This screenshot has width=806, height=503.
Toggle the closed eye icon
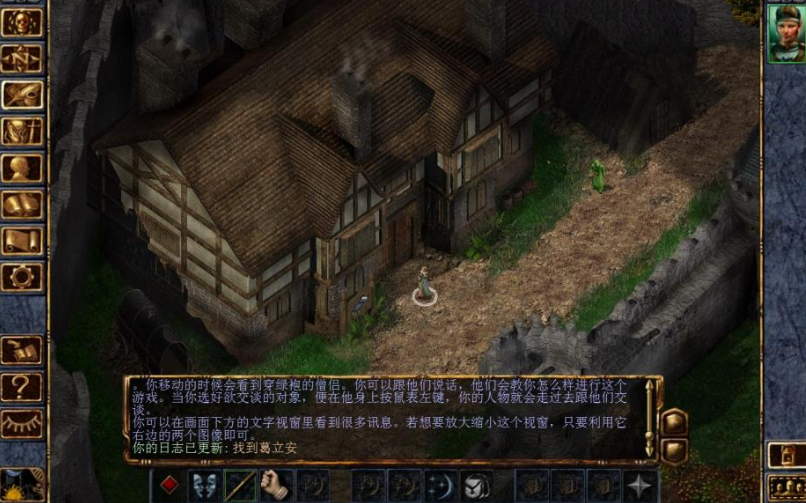22,422
